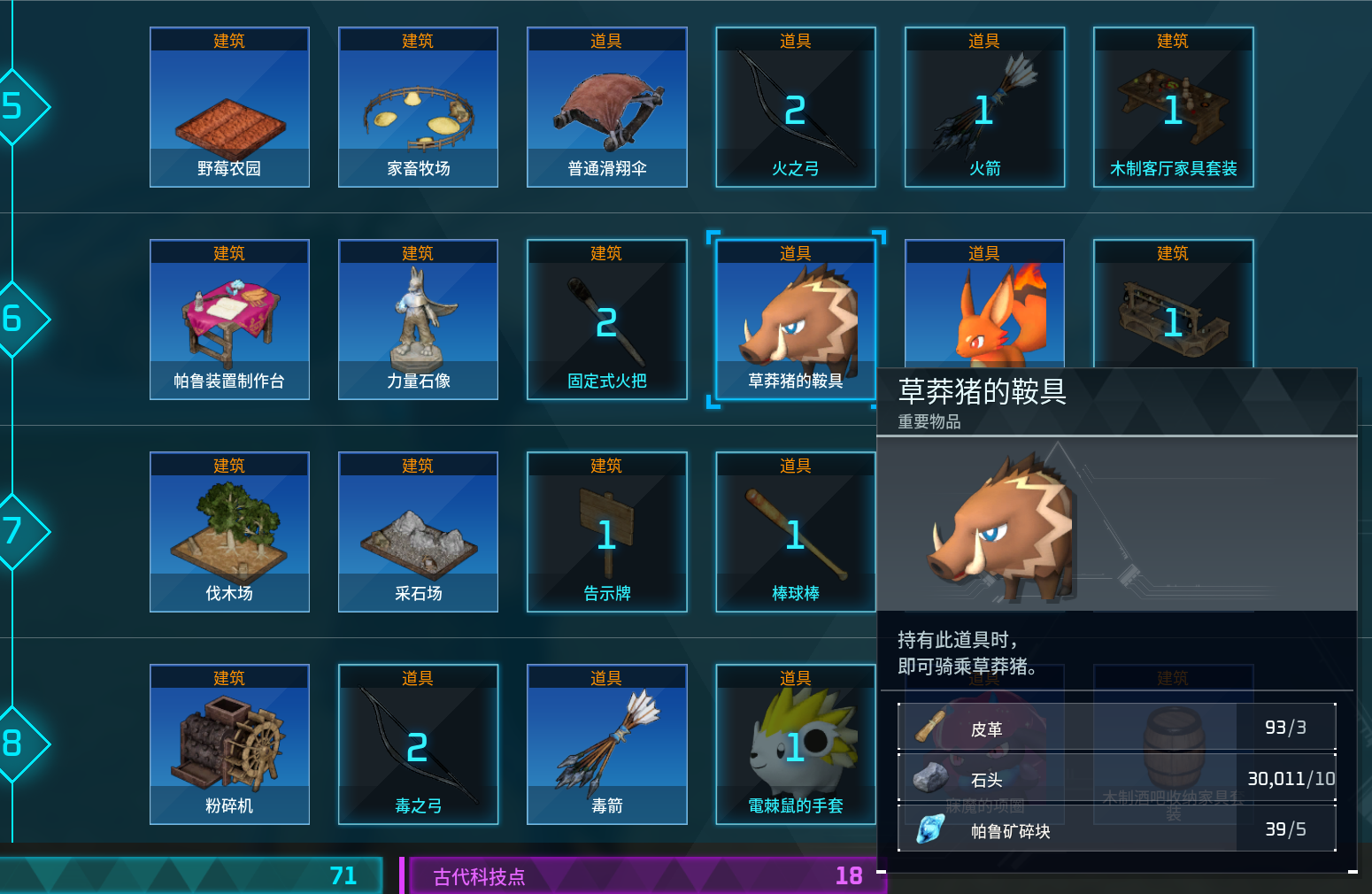Select the 電棘鼠的手套 glove technology

coord(795,744)
